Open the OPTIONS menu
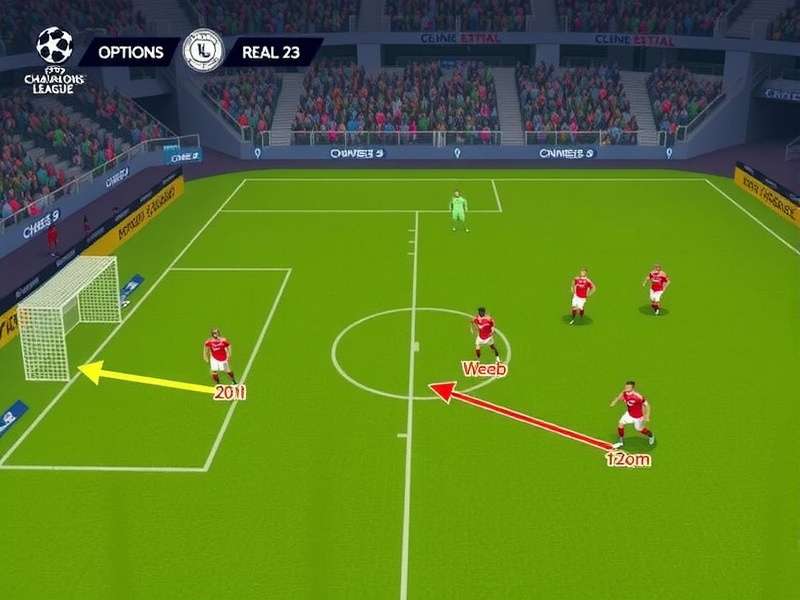This screenshot has height=600, width=800. [130, 53]
